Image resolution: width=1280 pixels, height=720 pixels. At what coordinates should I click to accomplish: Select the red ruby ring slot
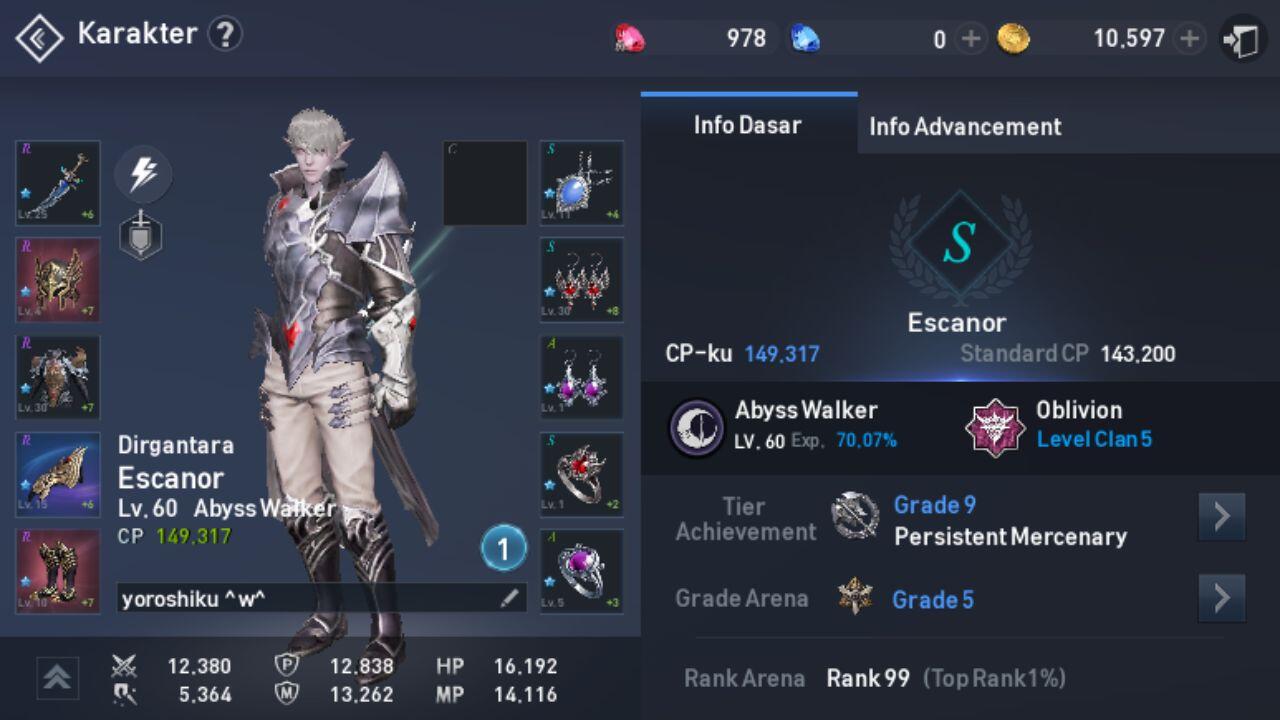point(582,474)
